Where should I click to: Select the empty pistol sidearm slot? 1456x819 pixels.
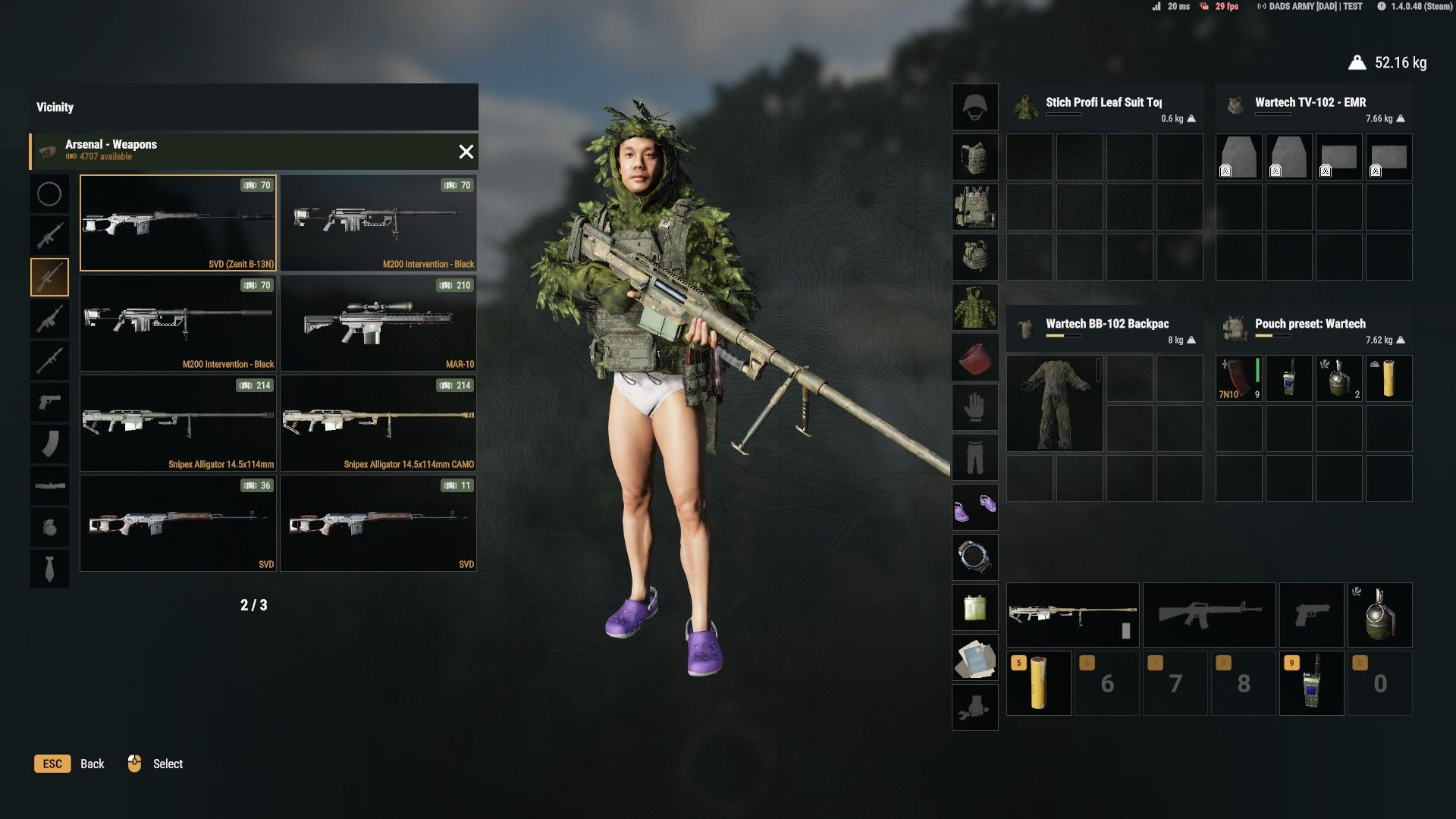point(1311,614)
